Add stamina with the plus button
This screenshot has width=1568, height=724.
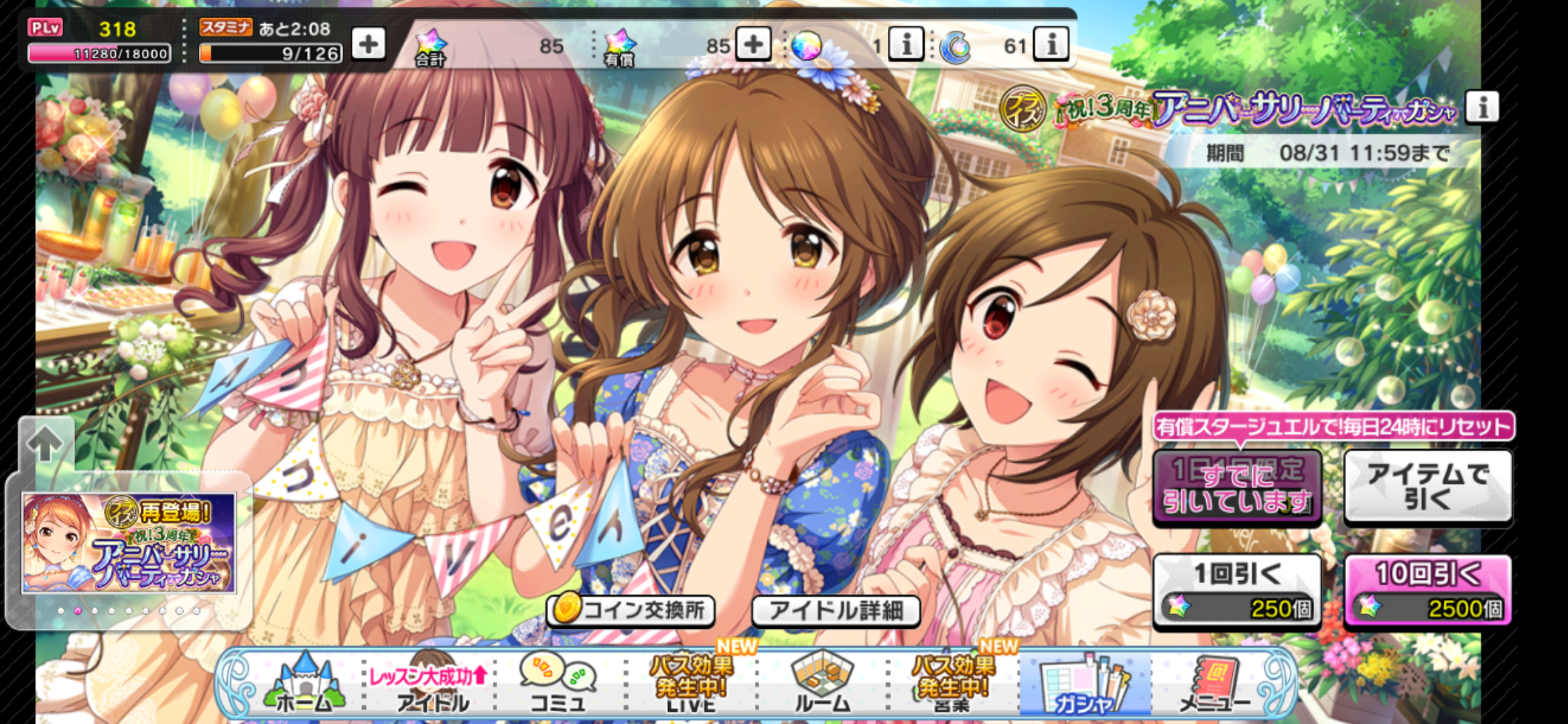coord(368,45)
